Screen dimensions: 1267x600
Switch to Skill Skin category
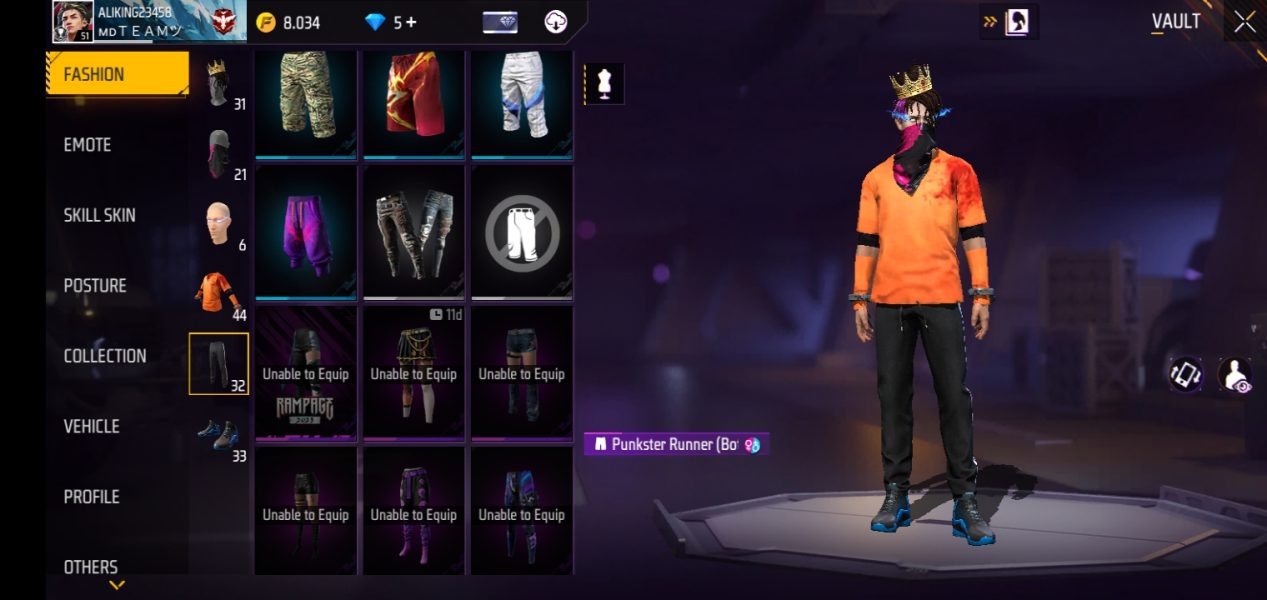99,215
